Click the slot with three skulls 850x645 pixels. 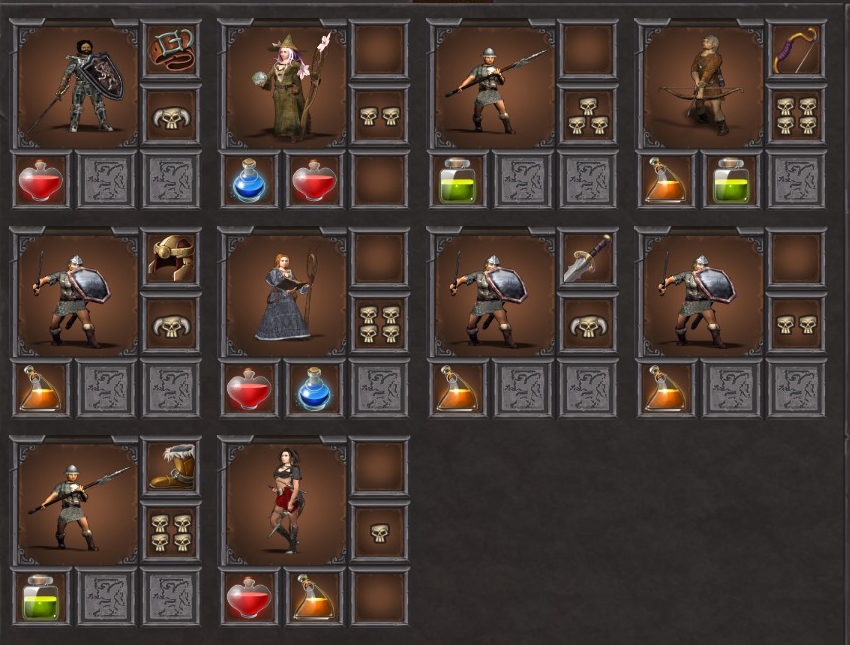(588, 116)
